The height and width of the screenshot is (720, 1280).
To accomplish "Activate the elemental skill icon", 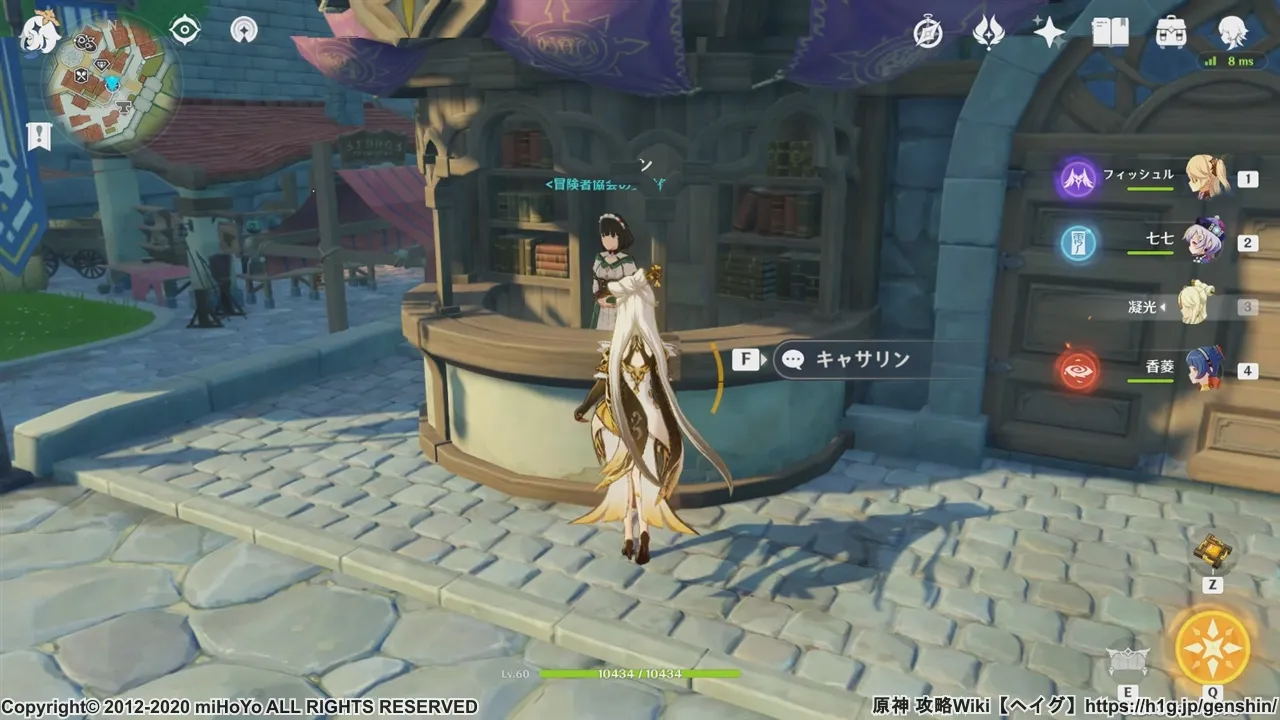I will 1127,660.
